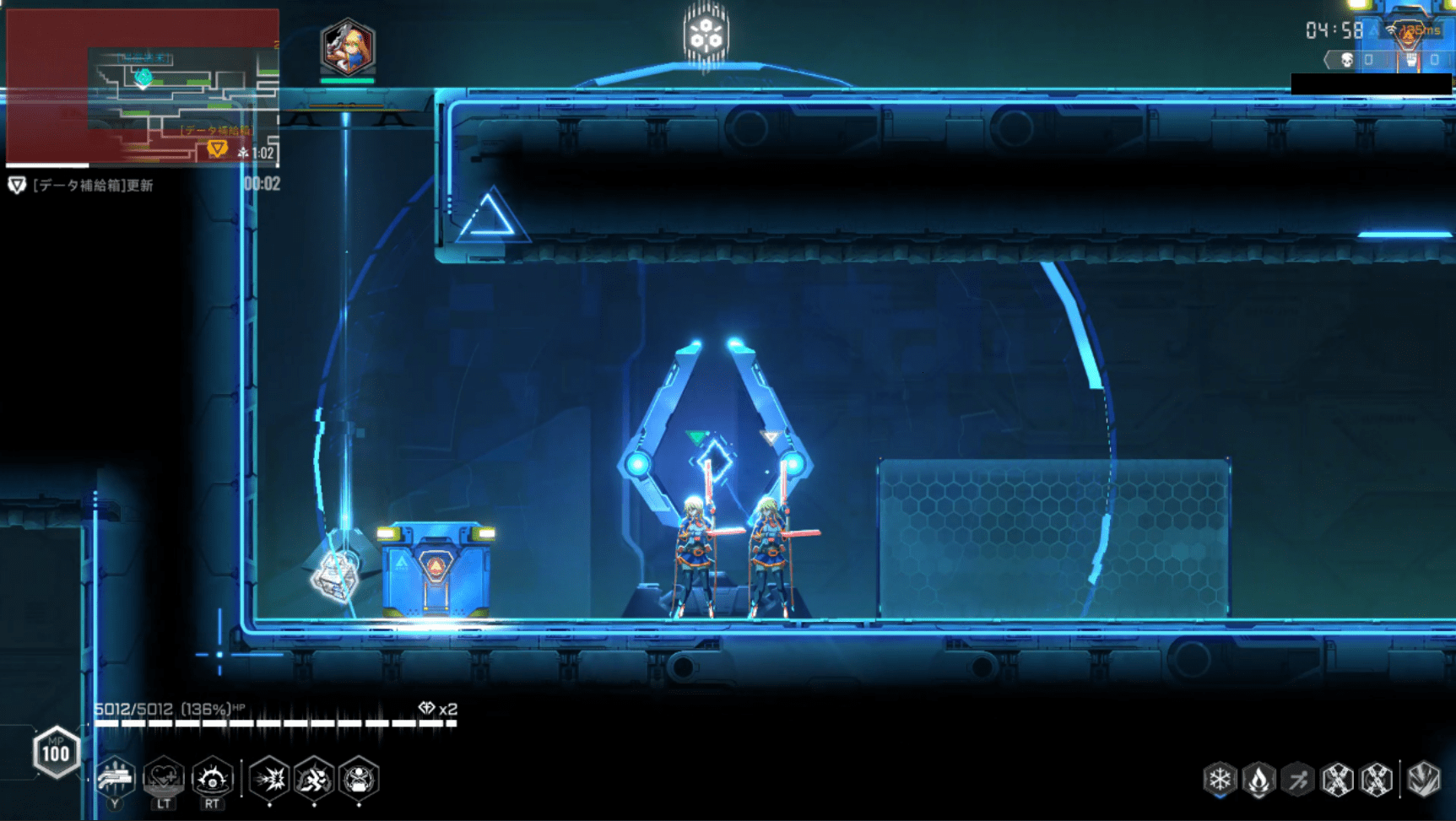Select the flame buff icon
Image resolution: width=1456 pixels, height=821 pixels.
pyautogui.click(x=1258, y=779)
